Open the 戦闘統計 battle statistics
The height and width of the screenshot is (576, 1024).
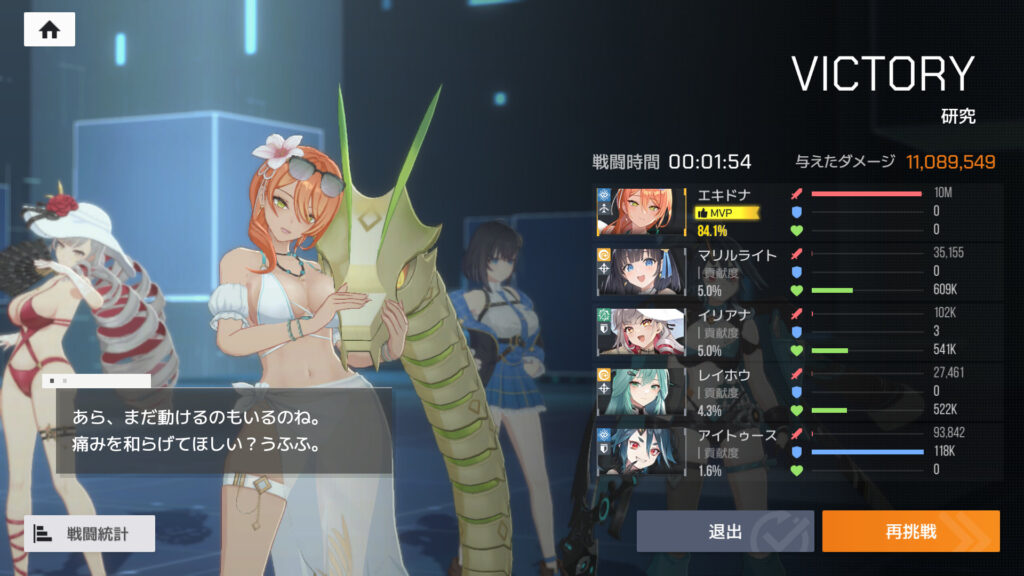pos(90,533)
